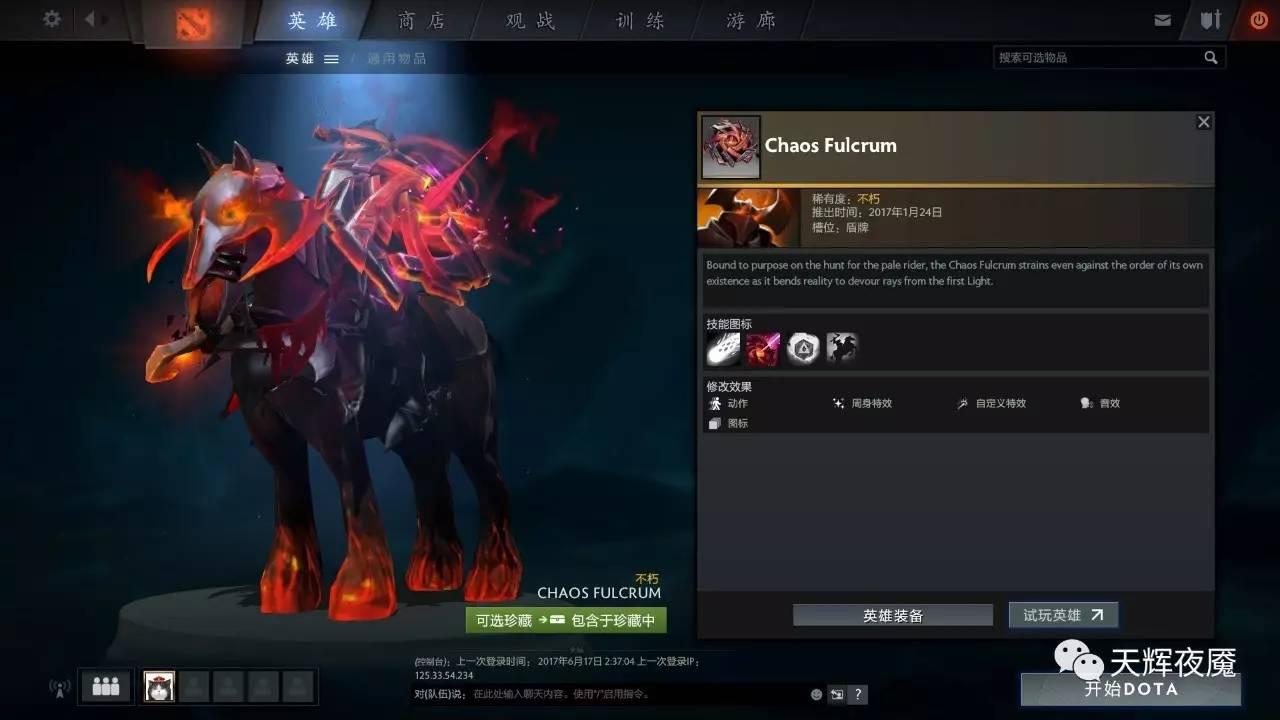Open the mail envelope notifications icon
Image resolution: width=1280 pixels, height=720 pixels.
[x=1163, y=18]
